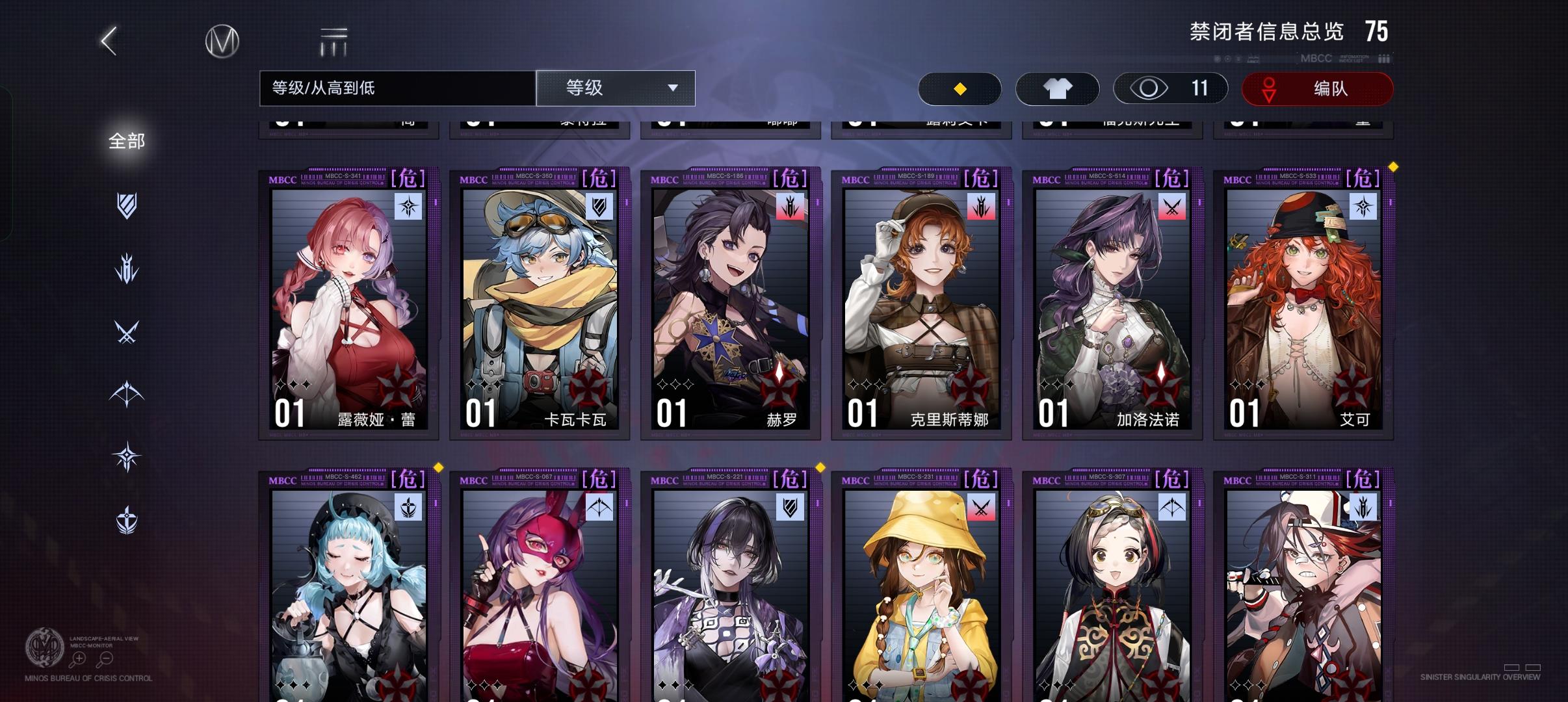Click the list layout icon beside the M logo
1568x702 pixels.
(333, 40)
